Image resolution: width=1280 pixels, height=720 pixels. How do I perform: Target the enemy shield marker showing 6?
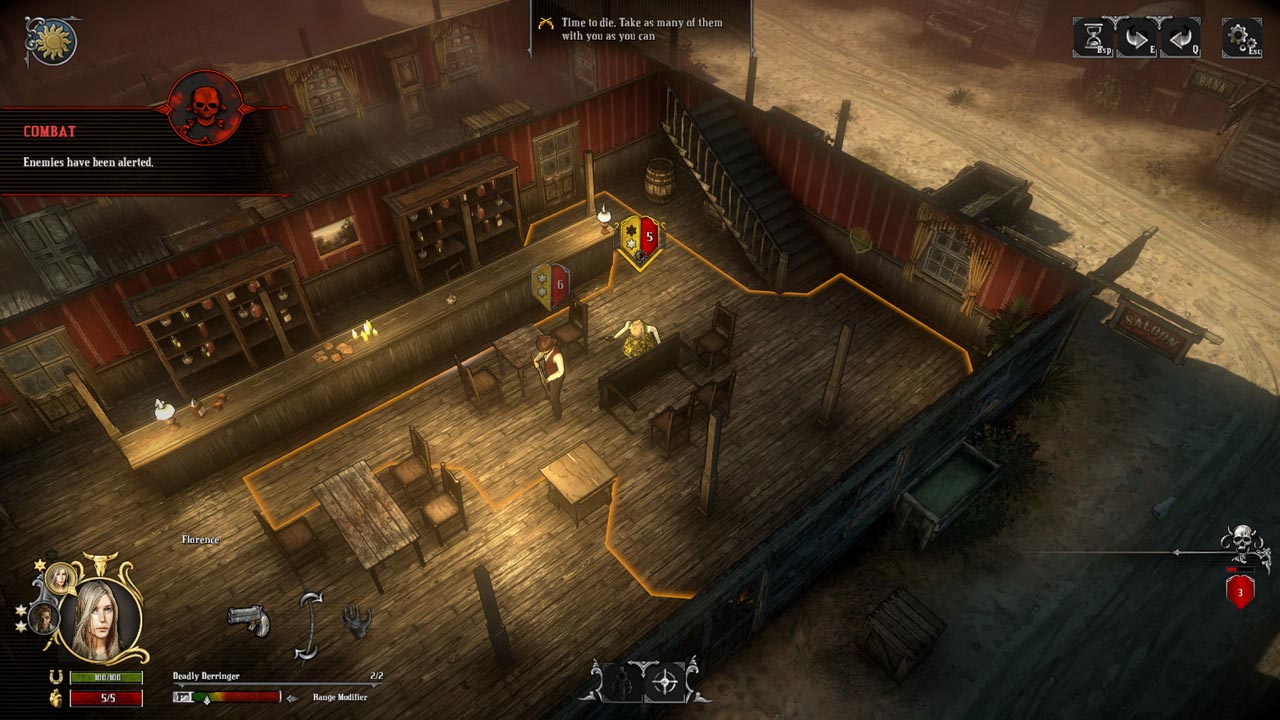(551, 287)
